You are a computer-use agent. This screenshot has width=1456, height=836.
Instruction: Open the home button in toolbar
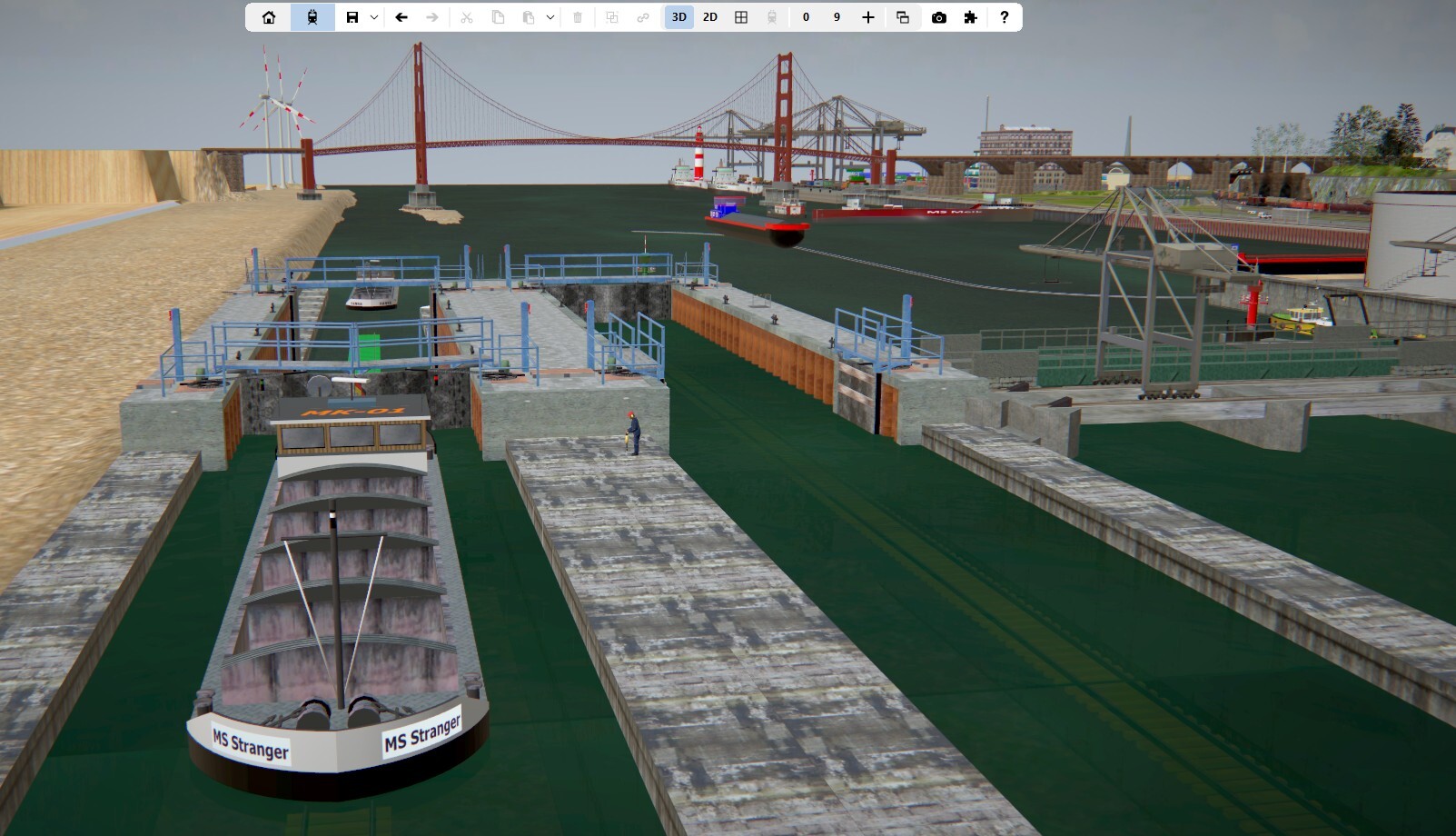click(269, 17)
